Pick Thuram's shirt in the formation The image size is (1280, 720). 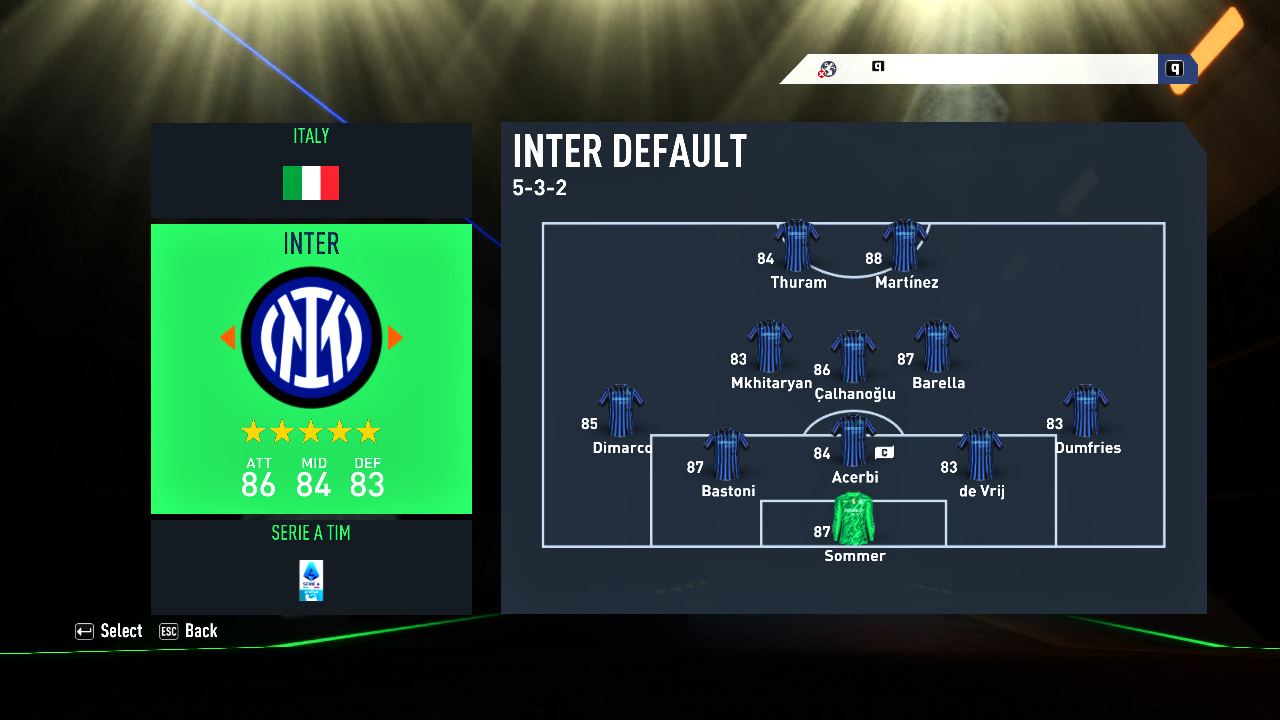797,246
